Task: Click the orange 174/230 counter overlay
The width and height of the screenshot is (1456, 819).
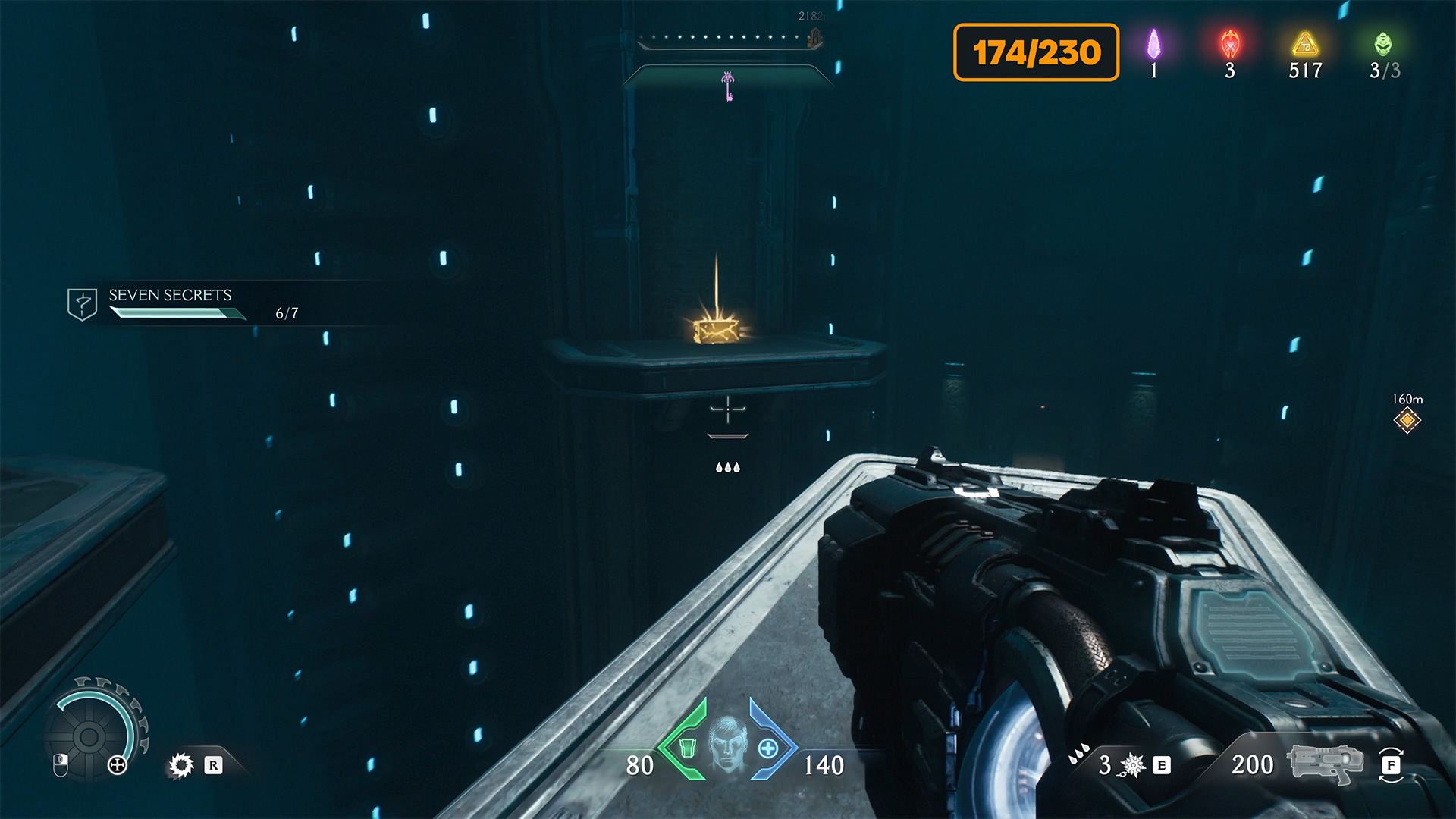Action: (x=1036, y=52)
